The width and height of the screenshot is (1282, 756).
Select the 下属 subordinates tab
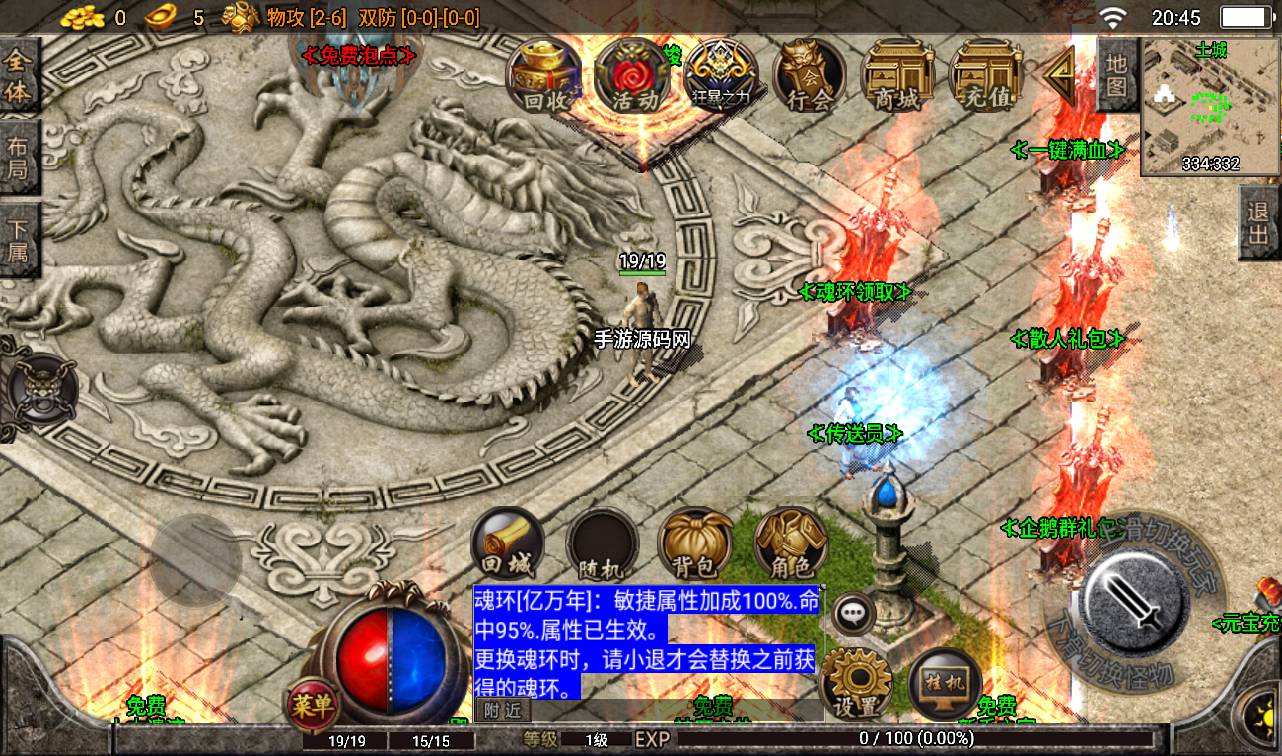click(19, 239)
